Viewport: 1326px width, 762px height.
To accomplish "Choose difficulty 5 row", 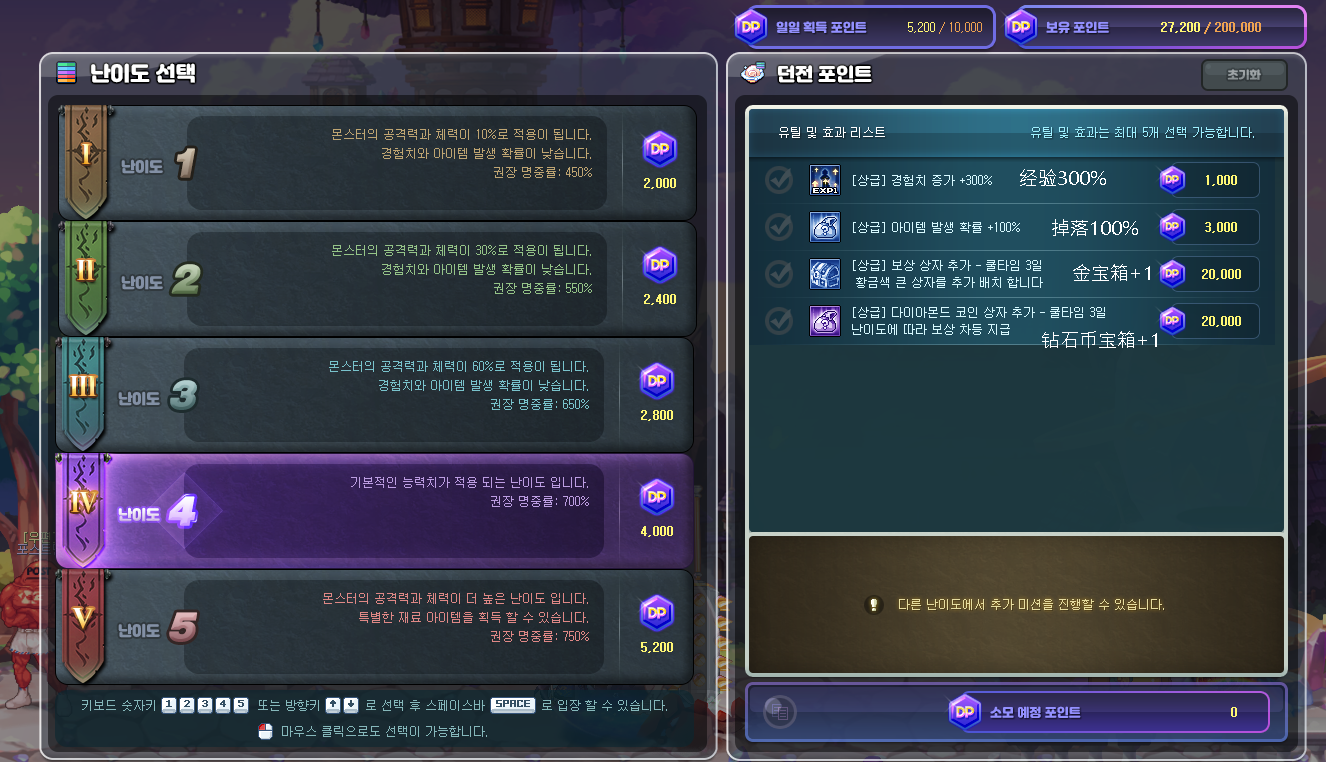I will [x=375, y=627].
